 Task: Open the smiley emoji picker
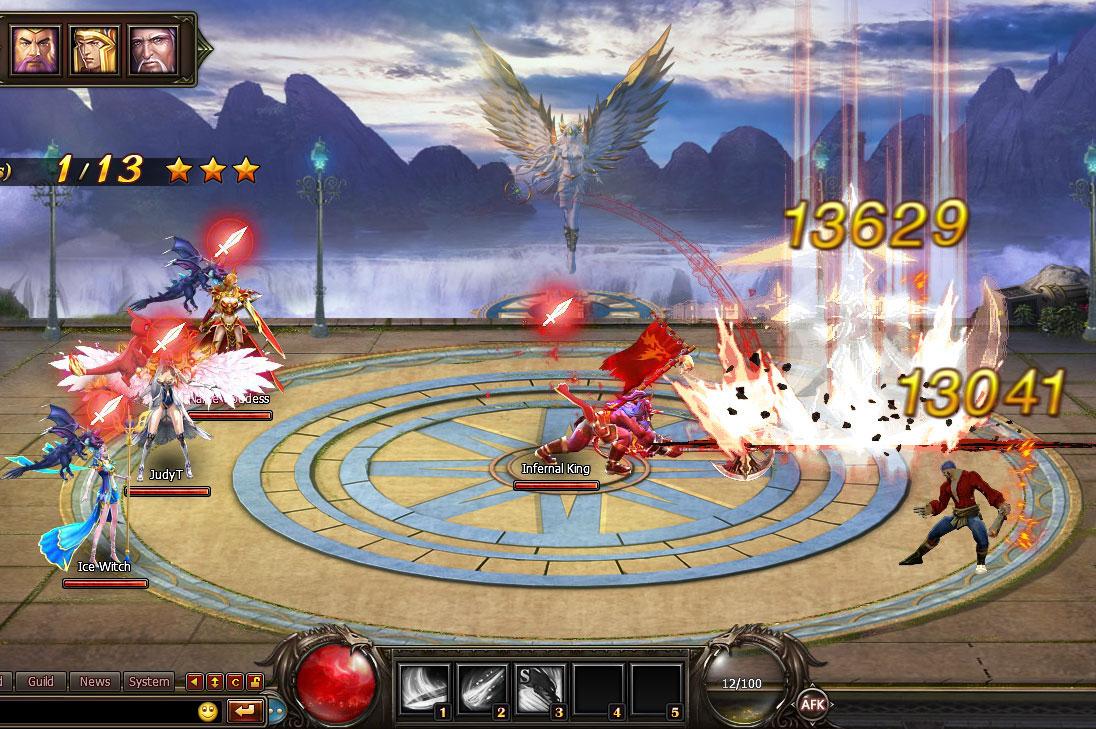[208, 712]
